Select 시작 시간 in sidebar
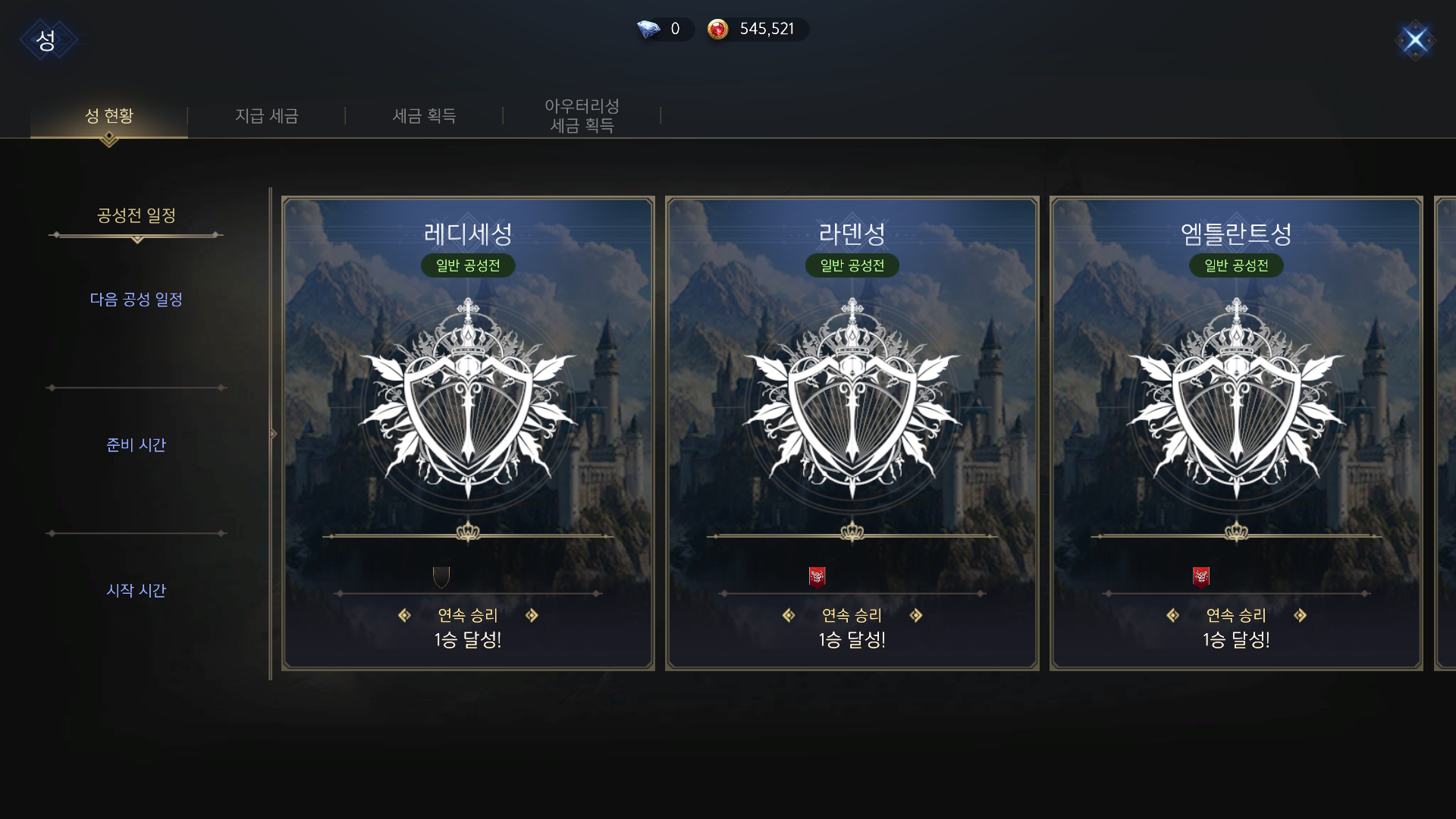The height and width of the screenshot is (819, 1456). [x=136, y=591]
